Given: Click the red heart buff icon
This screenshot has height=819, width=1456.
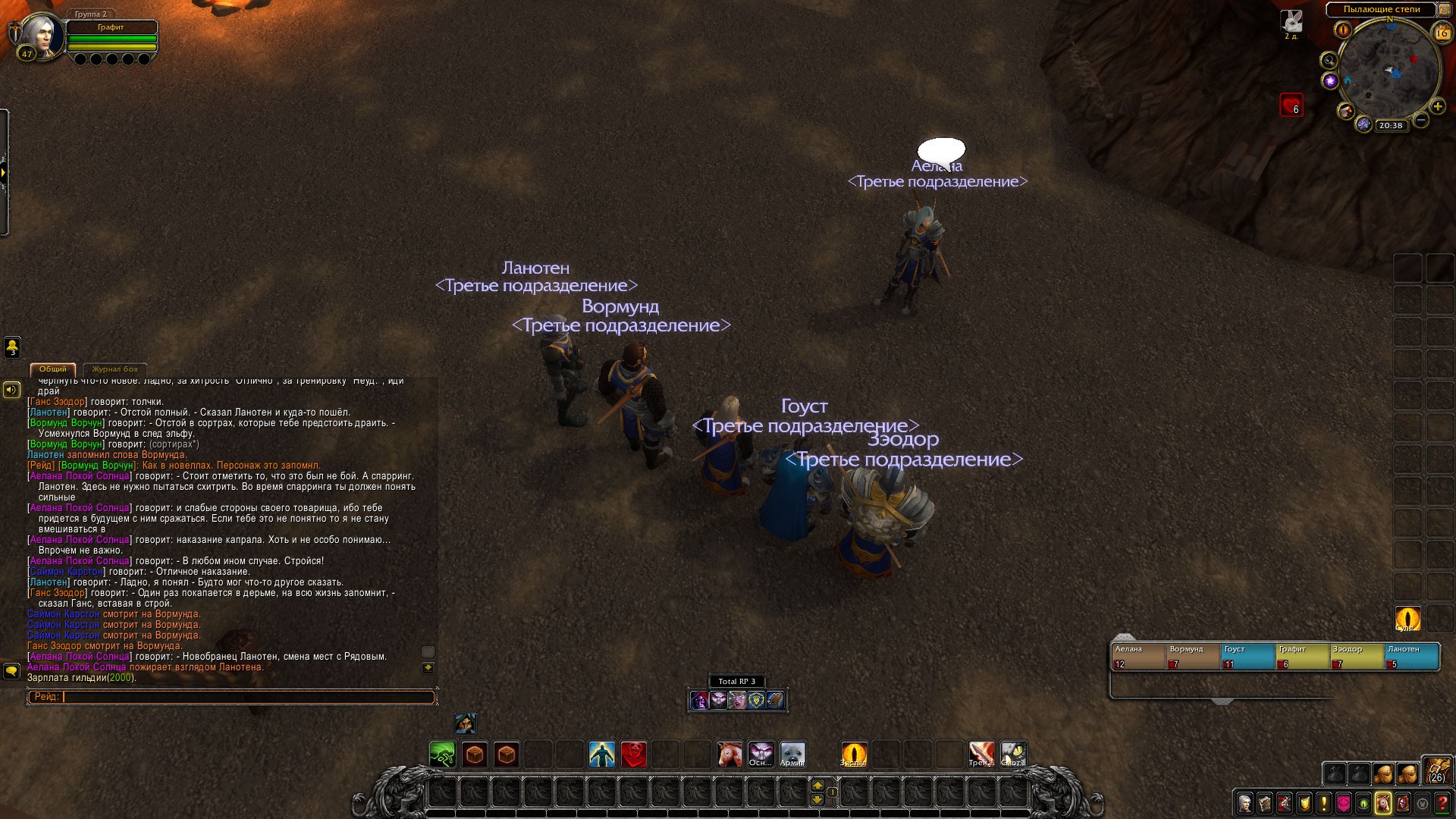Looking at the screenshot, I should [1291, 105].
